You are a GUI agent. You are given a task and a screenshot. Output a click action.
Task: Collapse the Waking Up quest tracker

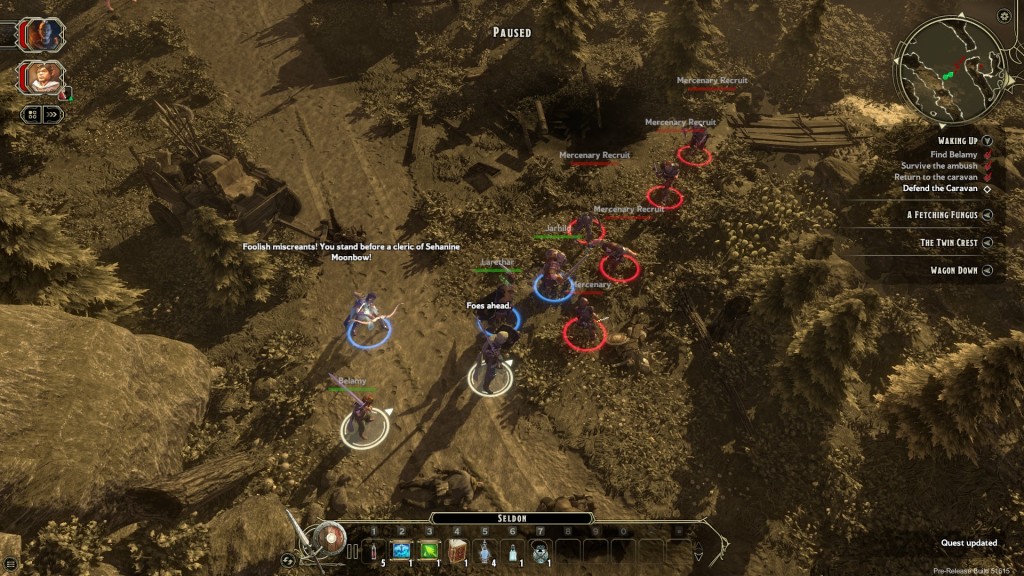(987, 141)
